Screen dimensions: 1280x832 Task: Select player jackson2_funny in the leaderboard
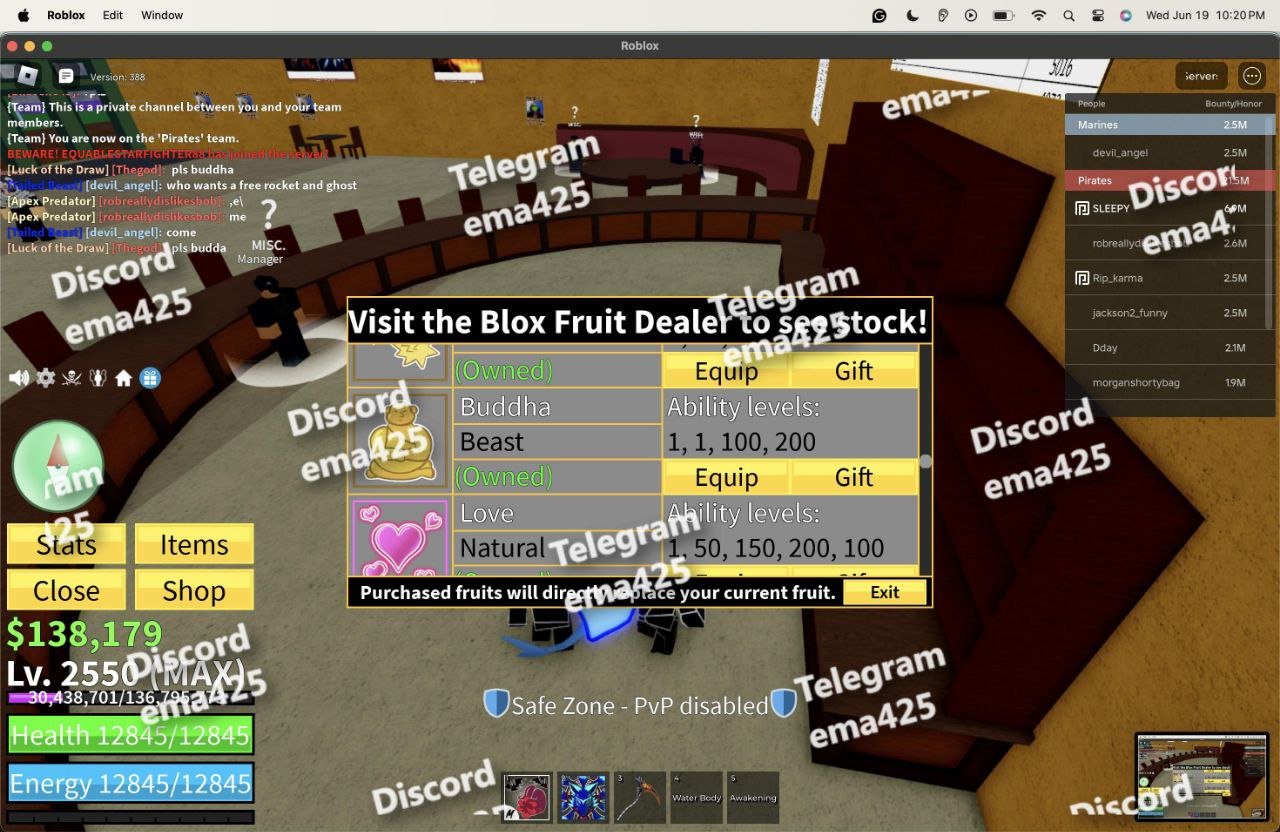click(1130, 313)
